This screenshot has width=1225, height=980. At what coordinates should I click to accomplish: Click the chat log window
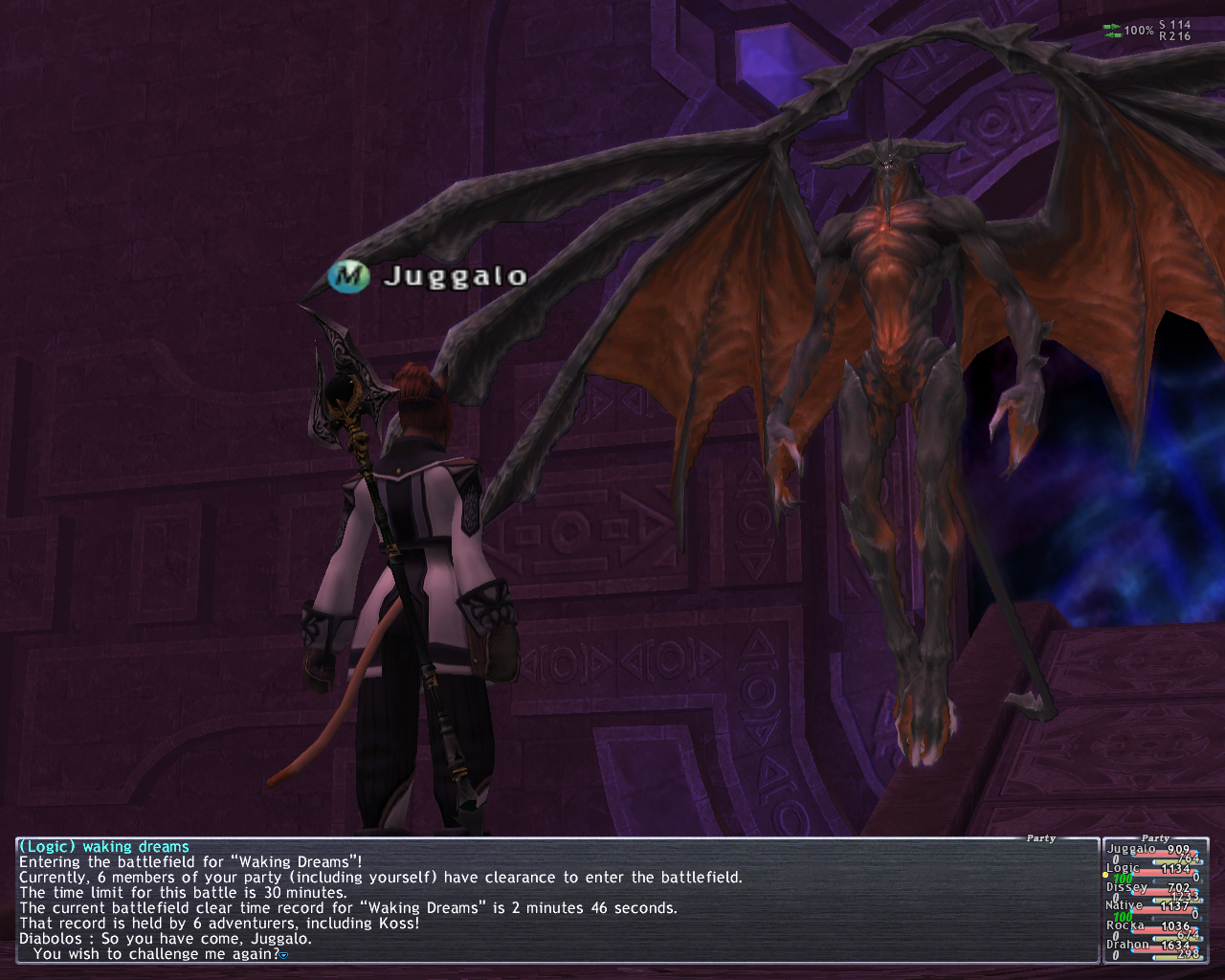pos(555,900)
